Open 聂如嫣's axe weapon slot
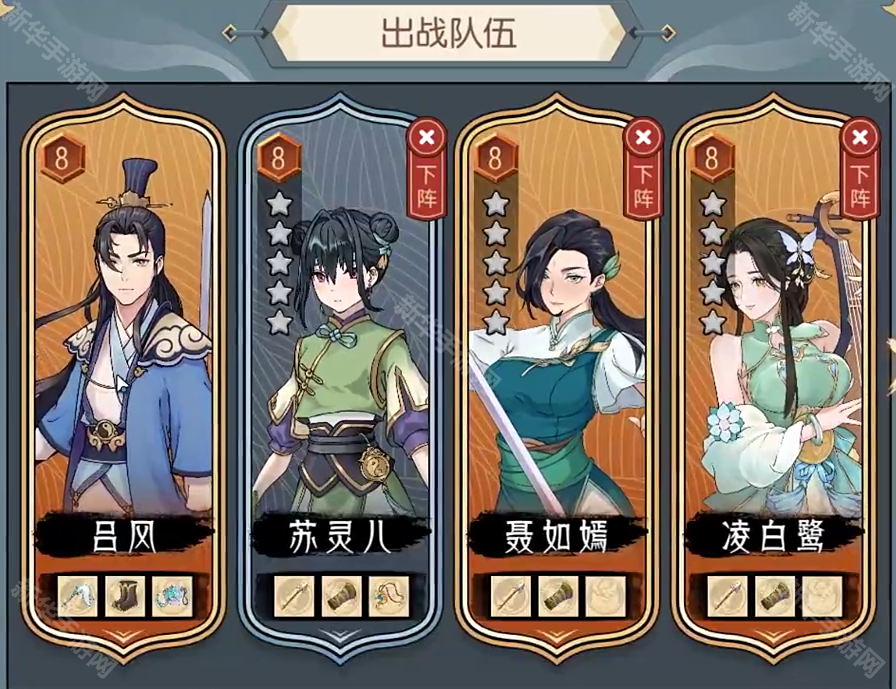896x689 pixels. point(510,597)
